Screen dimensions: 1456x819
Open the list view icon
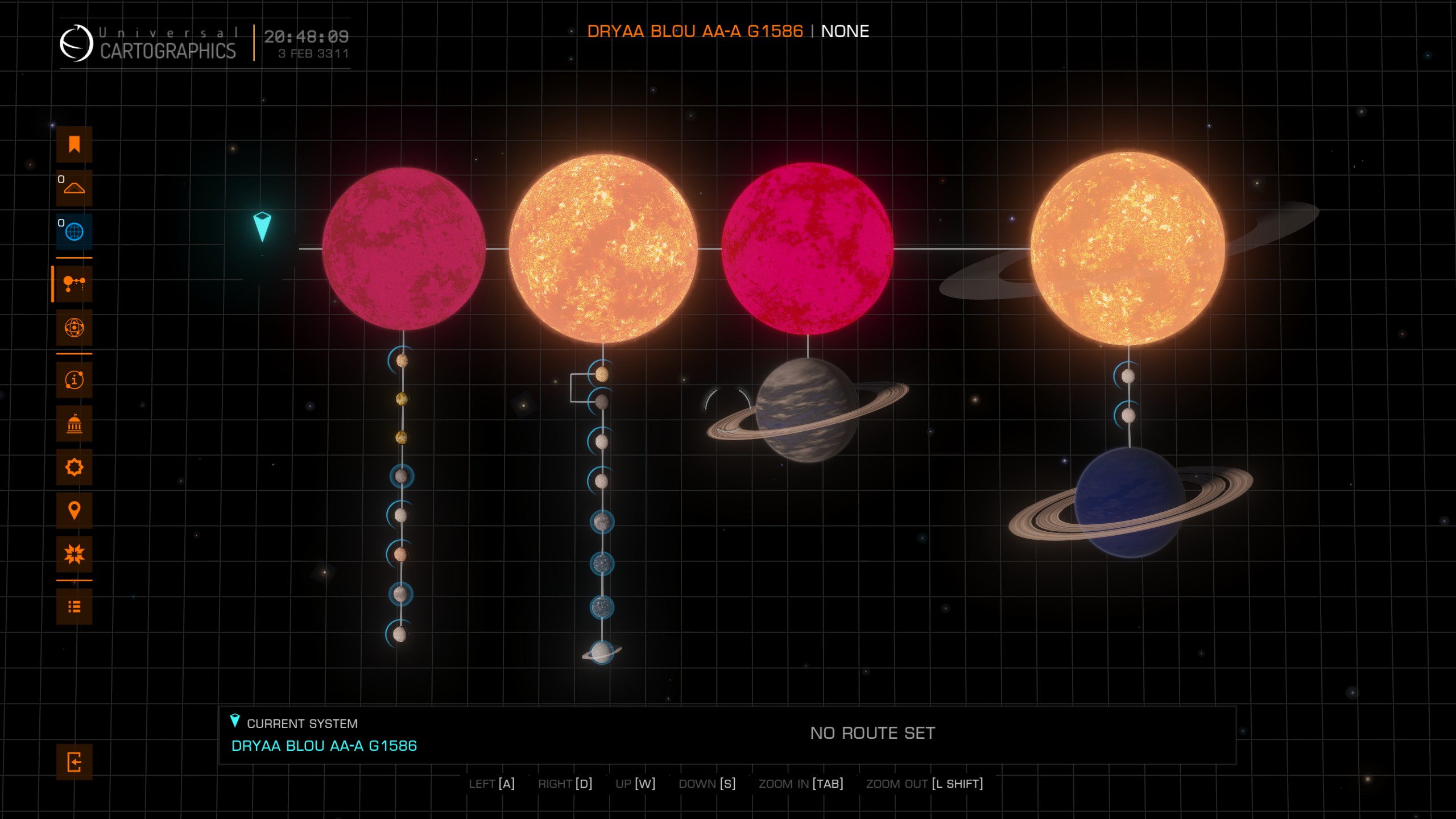(74, 607)
